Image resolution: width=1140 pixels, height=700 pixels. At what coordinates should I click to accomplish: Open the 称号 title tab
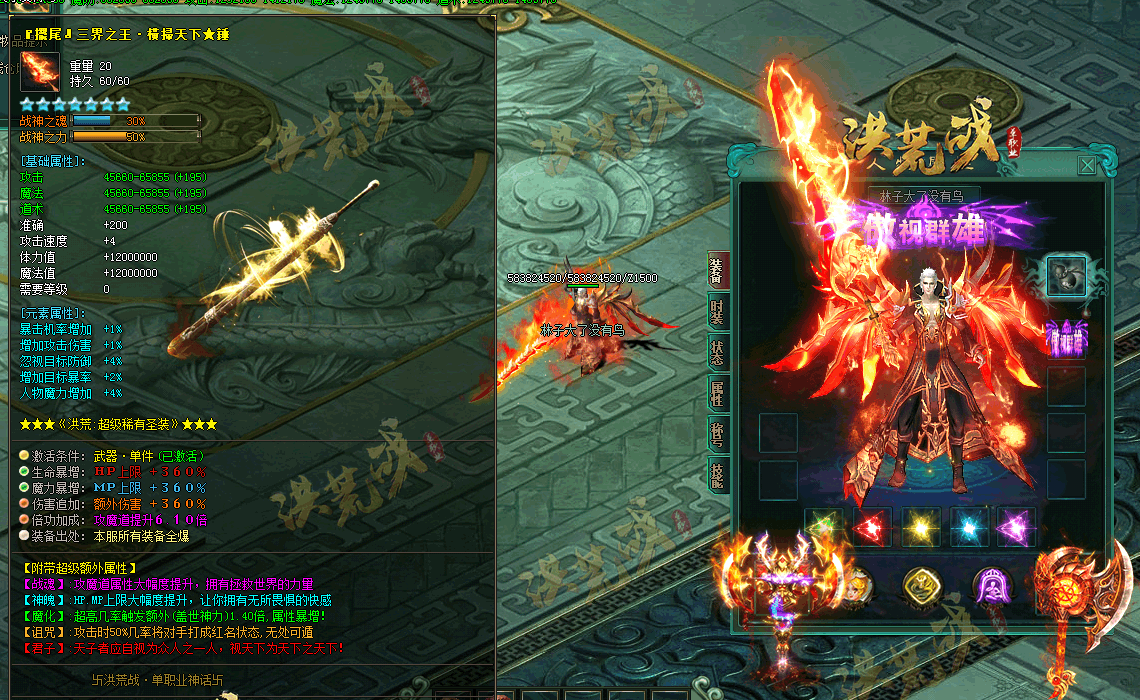point(717,434)
